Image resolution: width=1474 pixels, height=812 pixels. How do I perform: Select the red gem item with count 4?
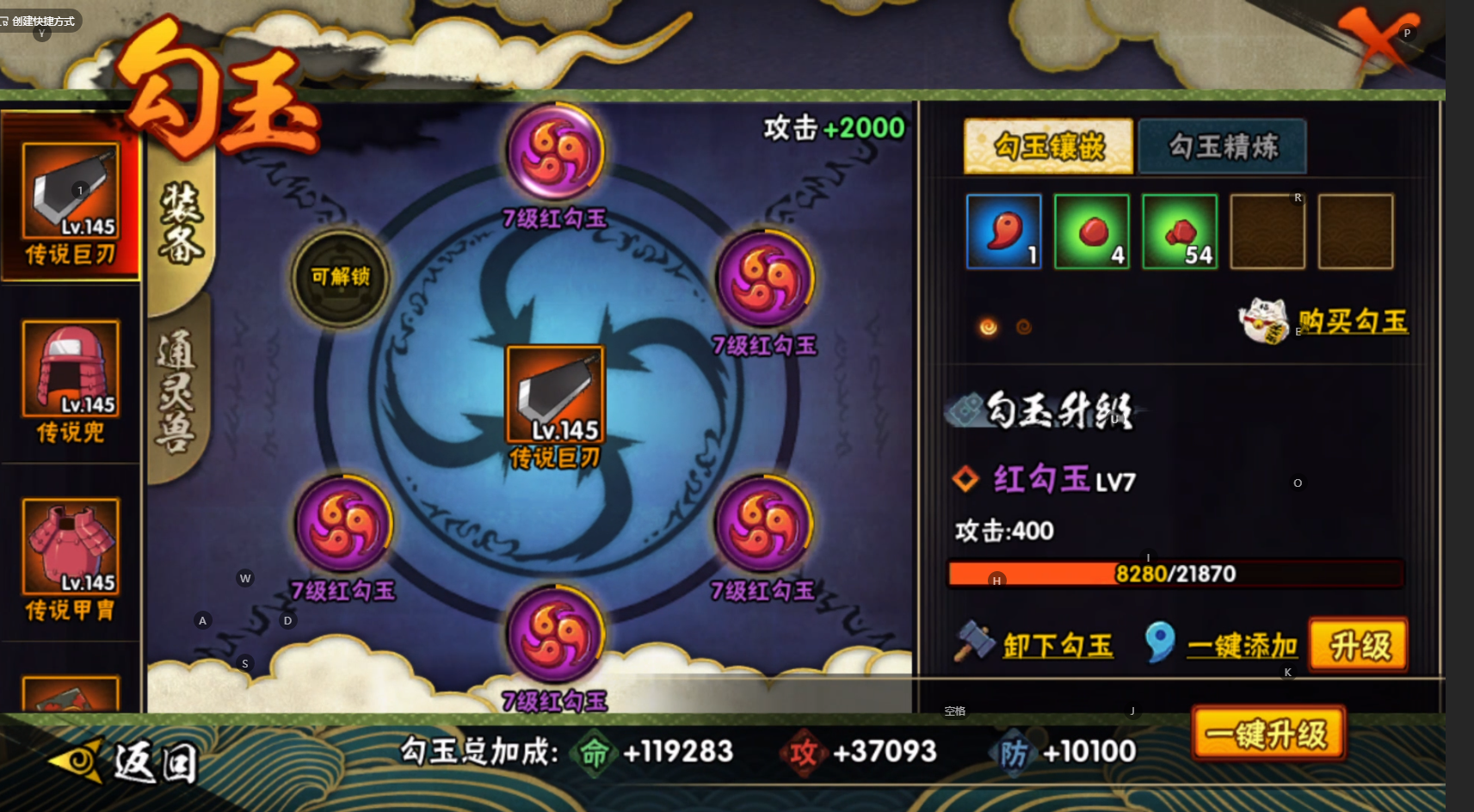1092,231
